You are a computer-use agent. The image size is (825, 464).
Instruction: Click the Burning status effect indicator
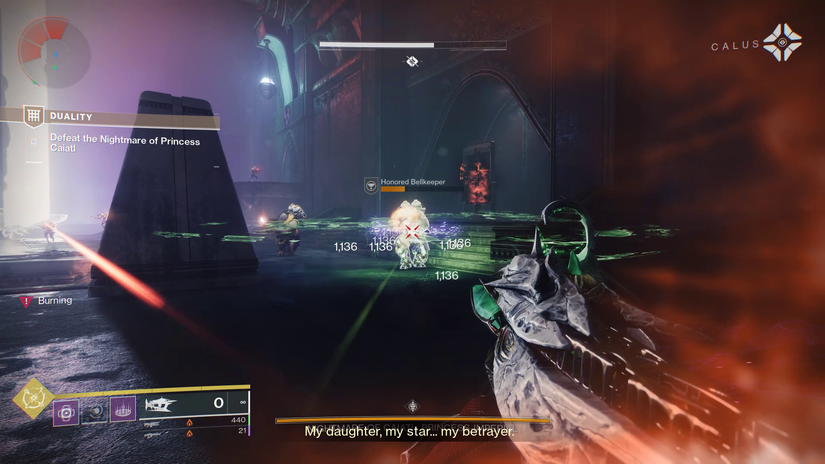48,300
